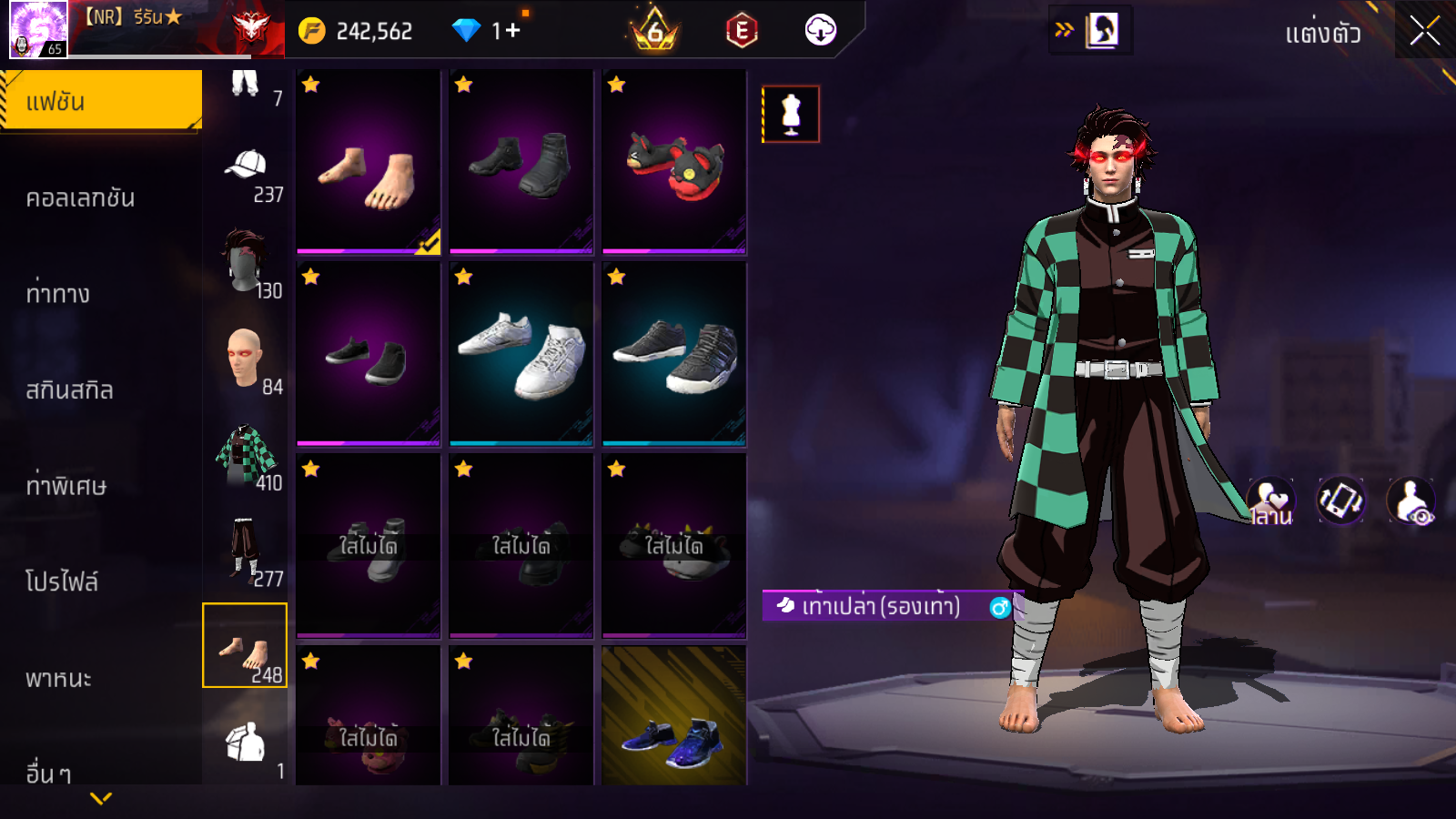Tap the diamond top-up plus button
The height and width of the screenshot is (819, 1456).
pos(512,31)
